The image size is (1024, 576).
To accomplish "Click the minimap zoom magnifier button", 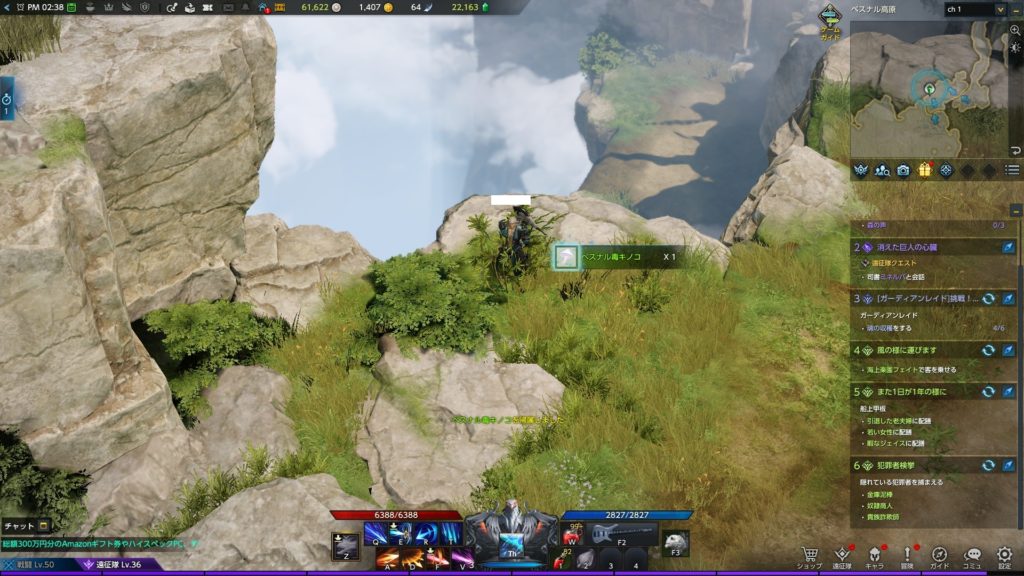I will (1015, 31).
